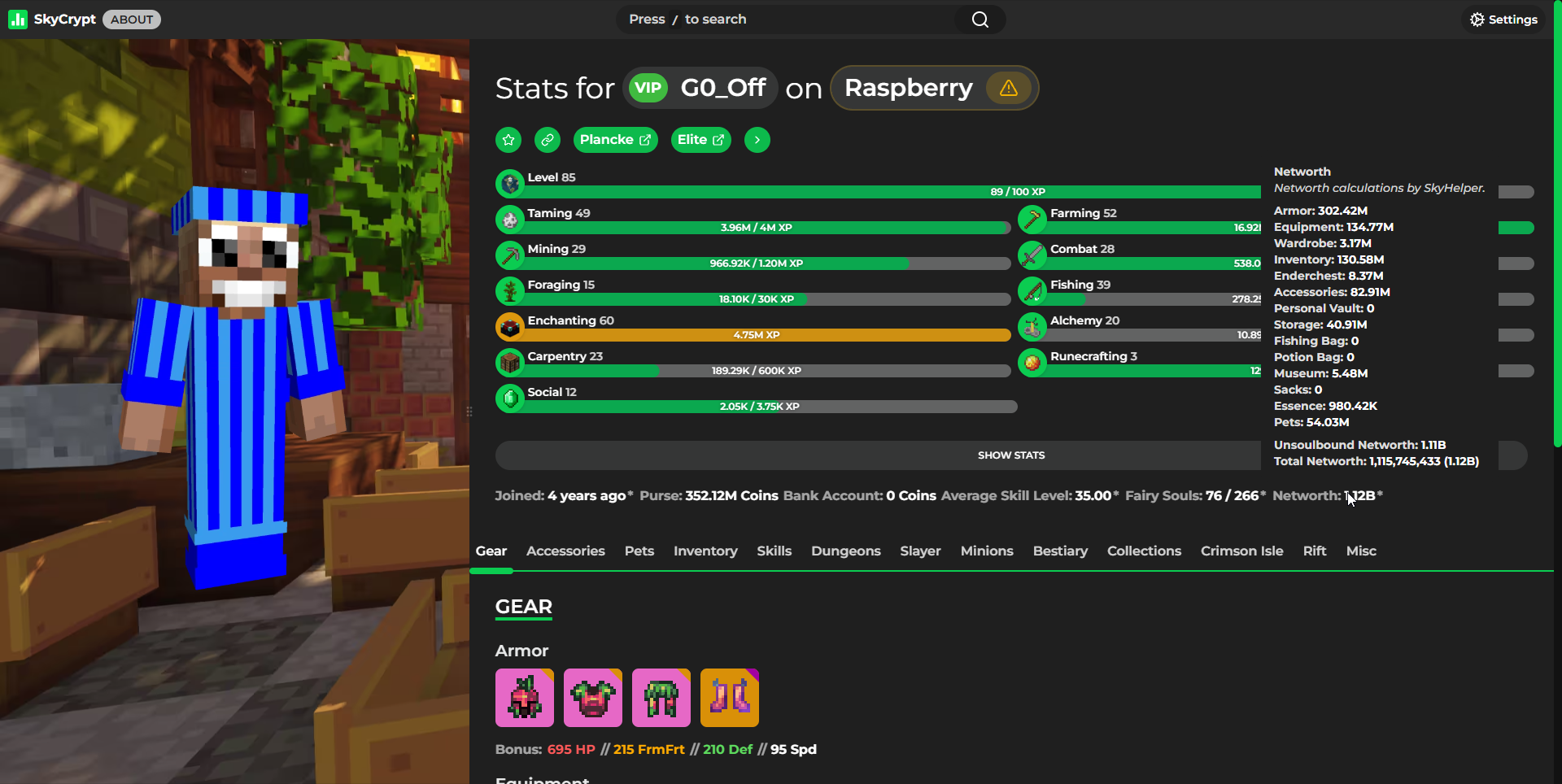Click the warning icon beside Raspberry
The image size is (1562, 784).
click(x=1008, y=88)
